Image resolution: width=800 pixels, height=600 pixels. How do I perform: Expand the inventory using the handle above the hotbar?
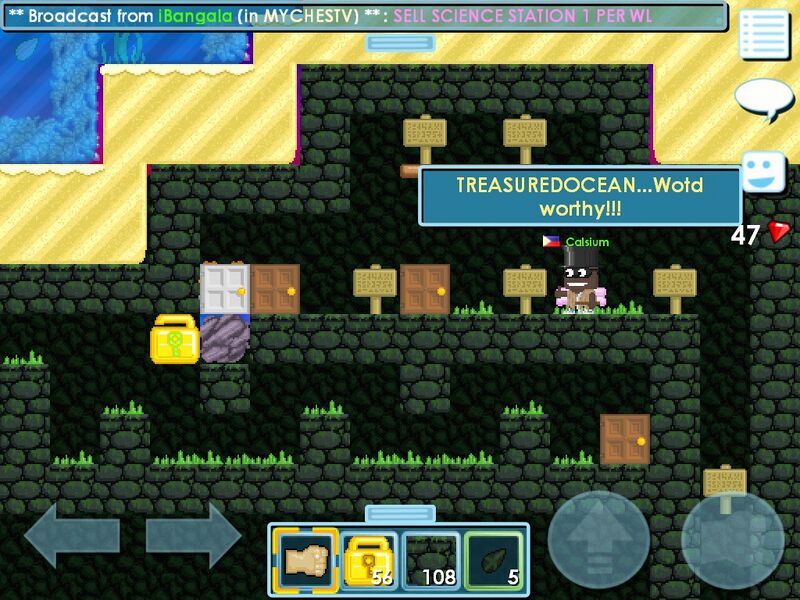click(x=399, y=514)
